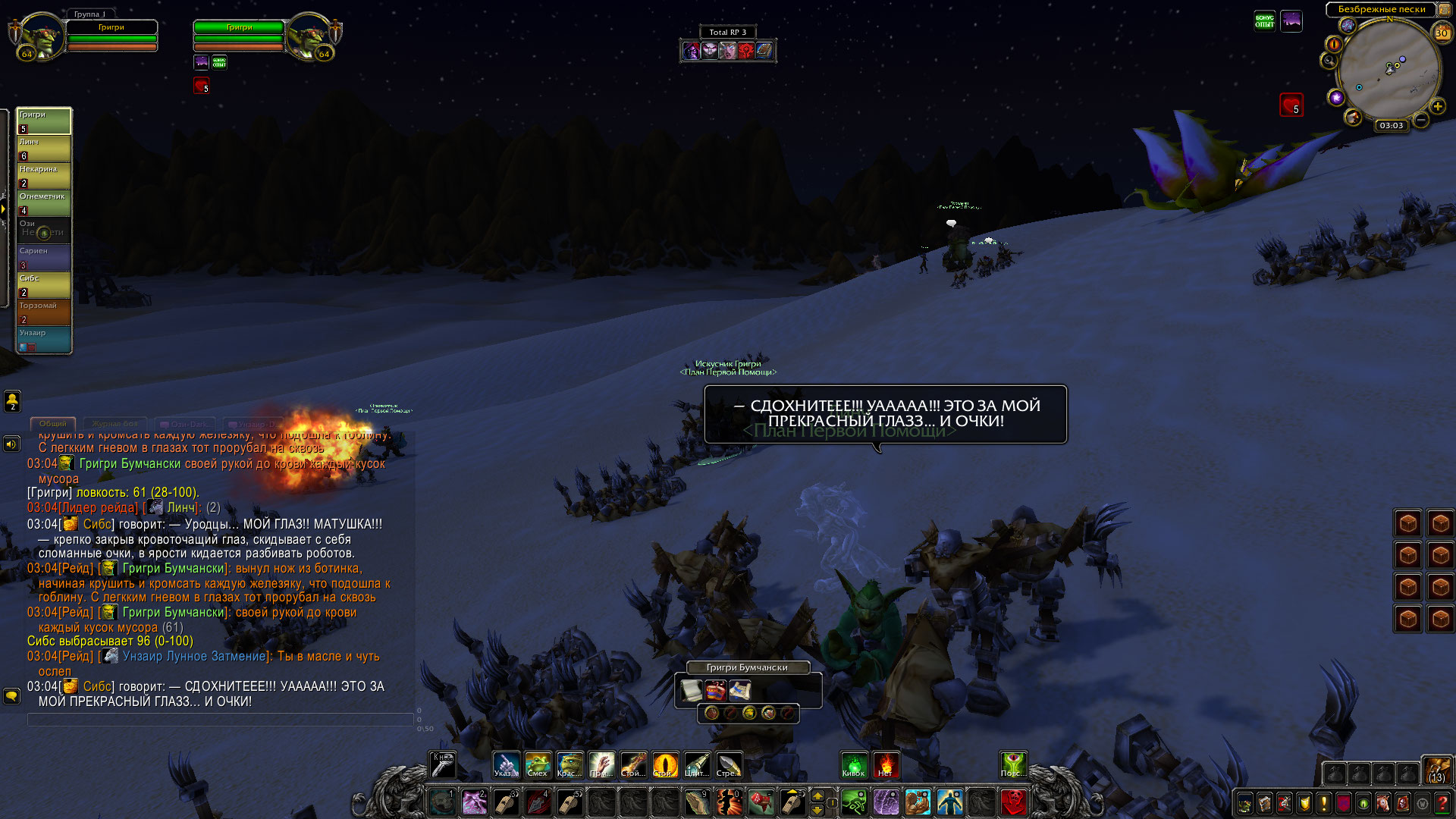Use the Смех frog emote button

538,764
